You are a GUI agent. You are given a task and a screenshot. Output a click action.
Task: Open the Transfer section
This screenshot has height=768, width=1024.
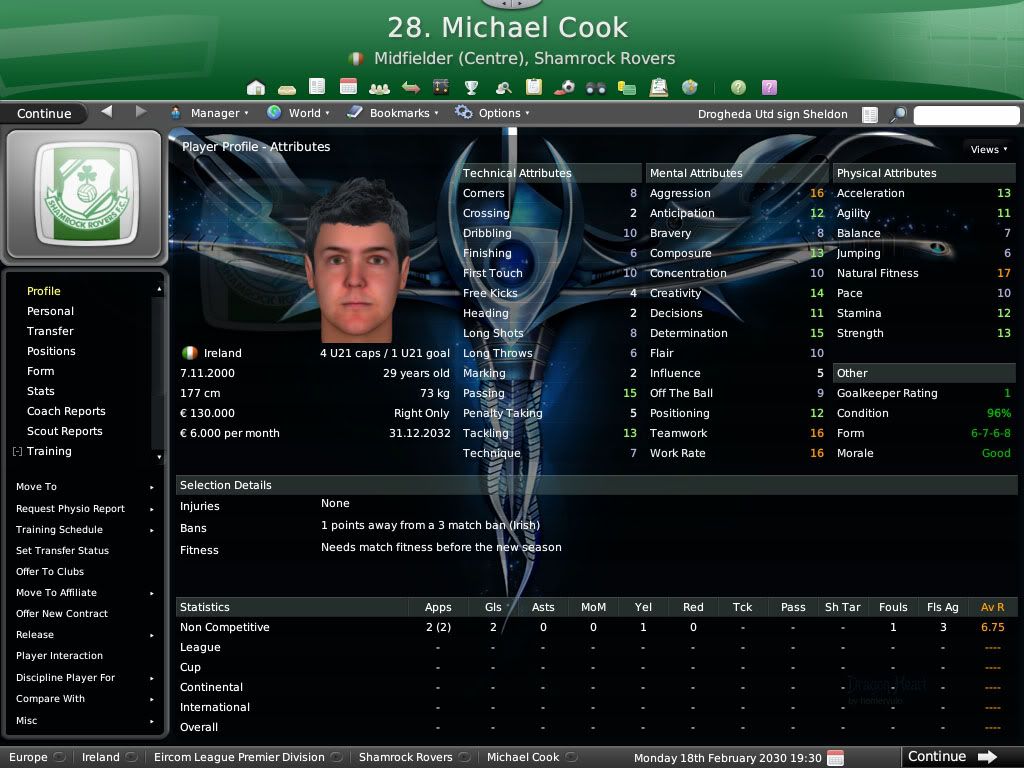(50, 331)
